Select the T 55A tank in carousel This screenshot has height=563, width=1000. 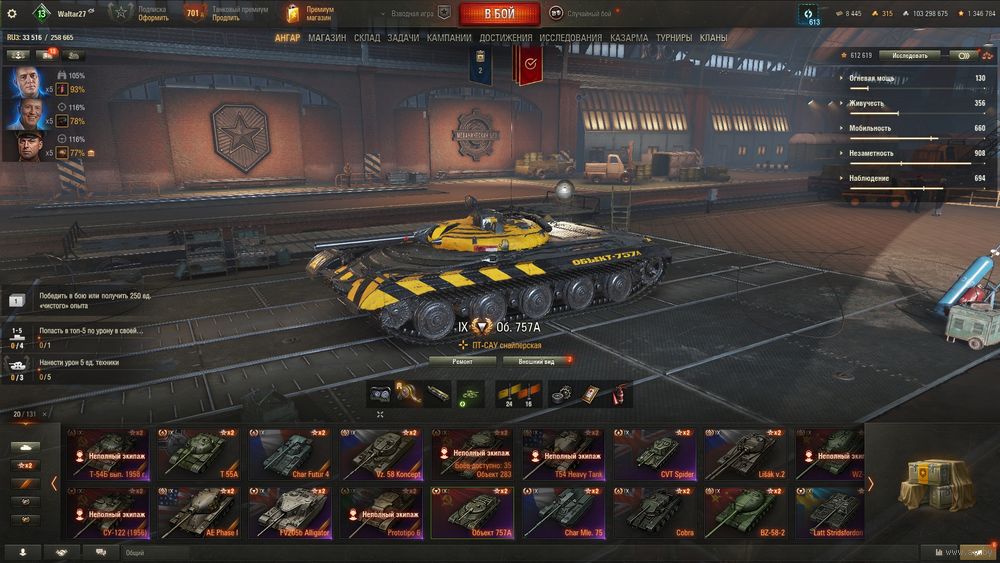[196, 453]
